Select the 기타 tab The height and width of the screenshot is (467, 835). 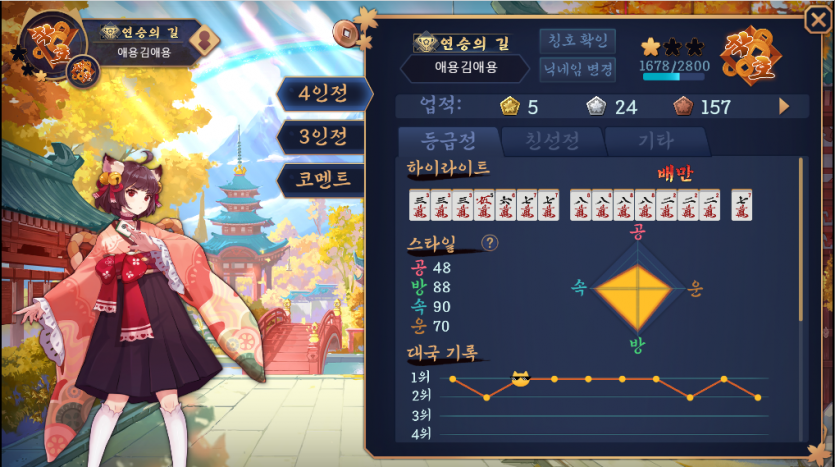(x=656, y=141)
